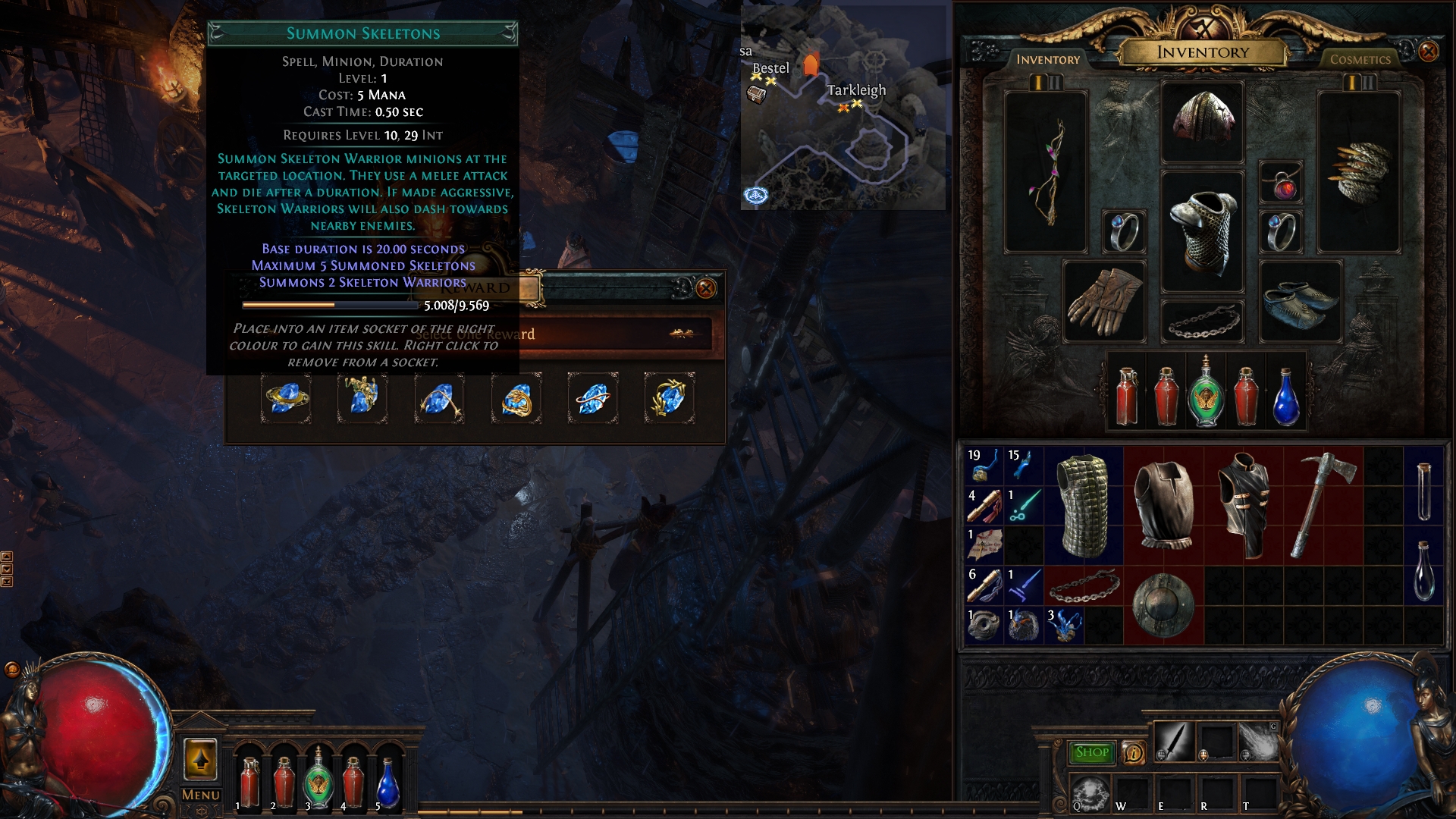The width and height of the screenshot is (1456, 819).
Task: Choose the last reward gem on right
Action: point(669,397)
